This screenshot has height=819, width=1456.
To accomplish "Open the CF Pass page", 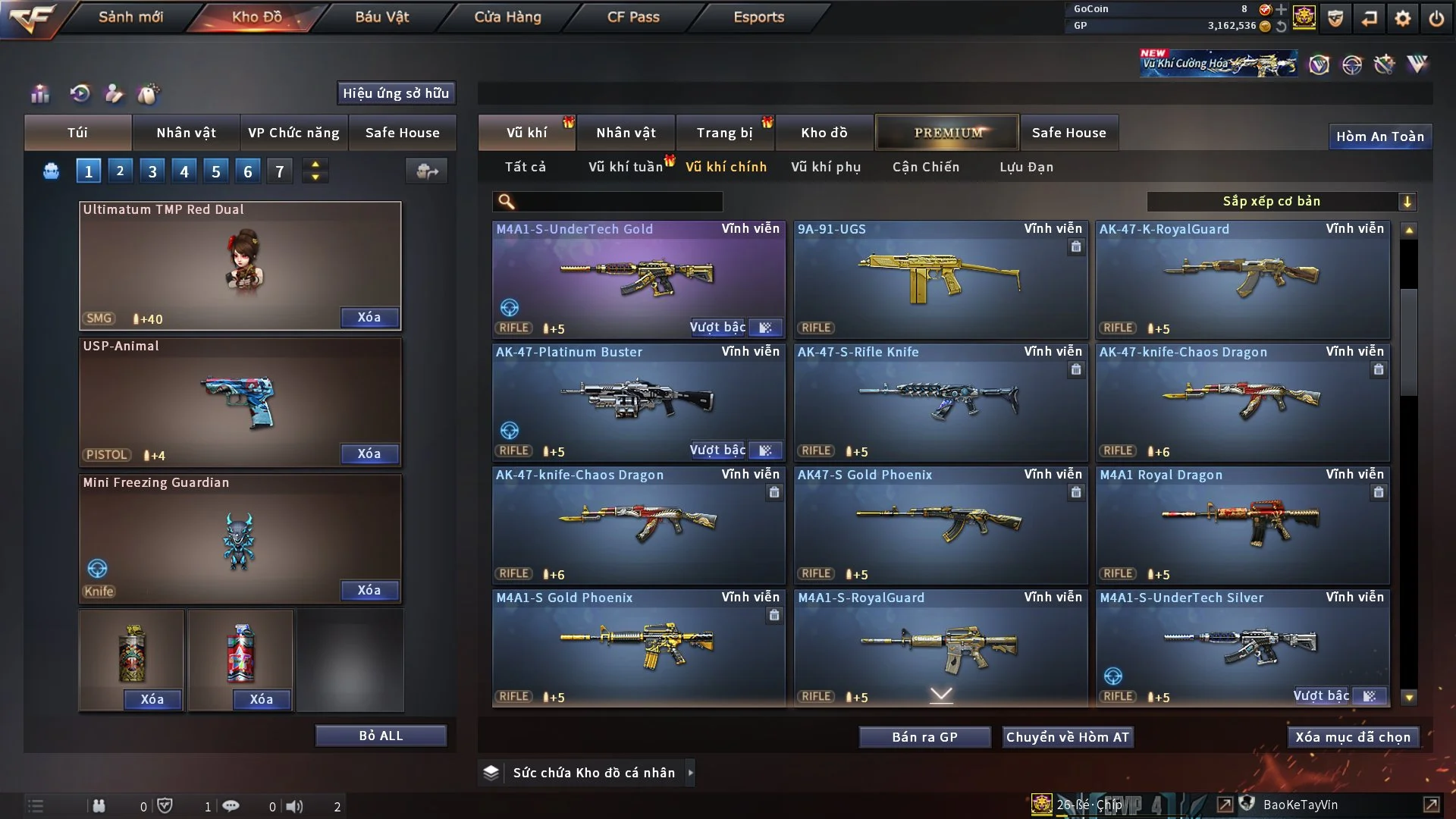I will pos(633,17).
